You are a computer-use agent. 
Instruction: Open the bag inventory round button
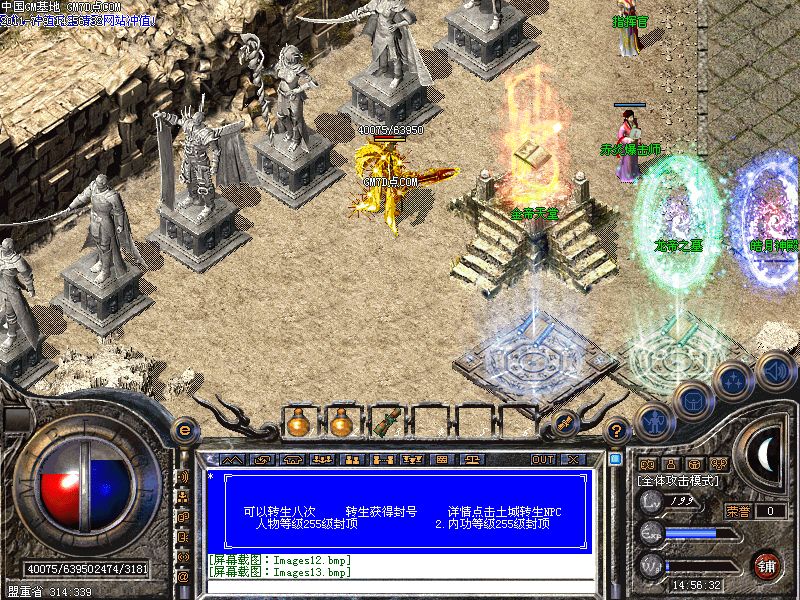point(693,402)
